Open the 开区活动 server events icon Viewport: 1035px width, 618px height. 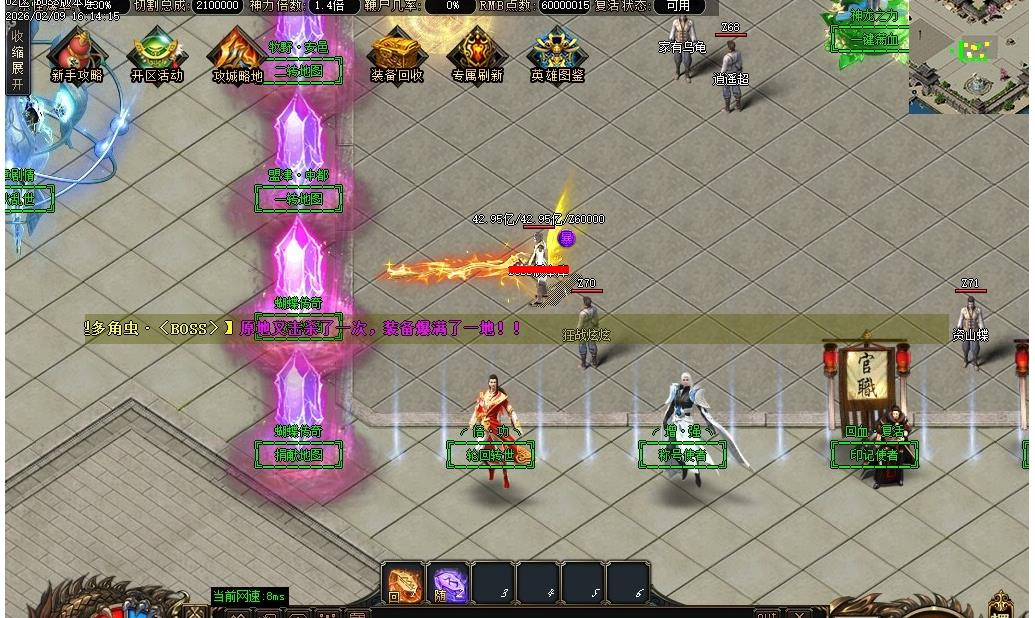pos(157,54)
